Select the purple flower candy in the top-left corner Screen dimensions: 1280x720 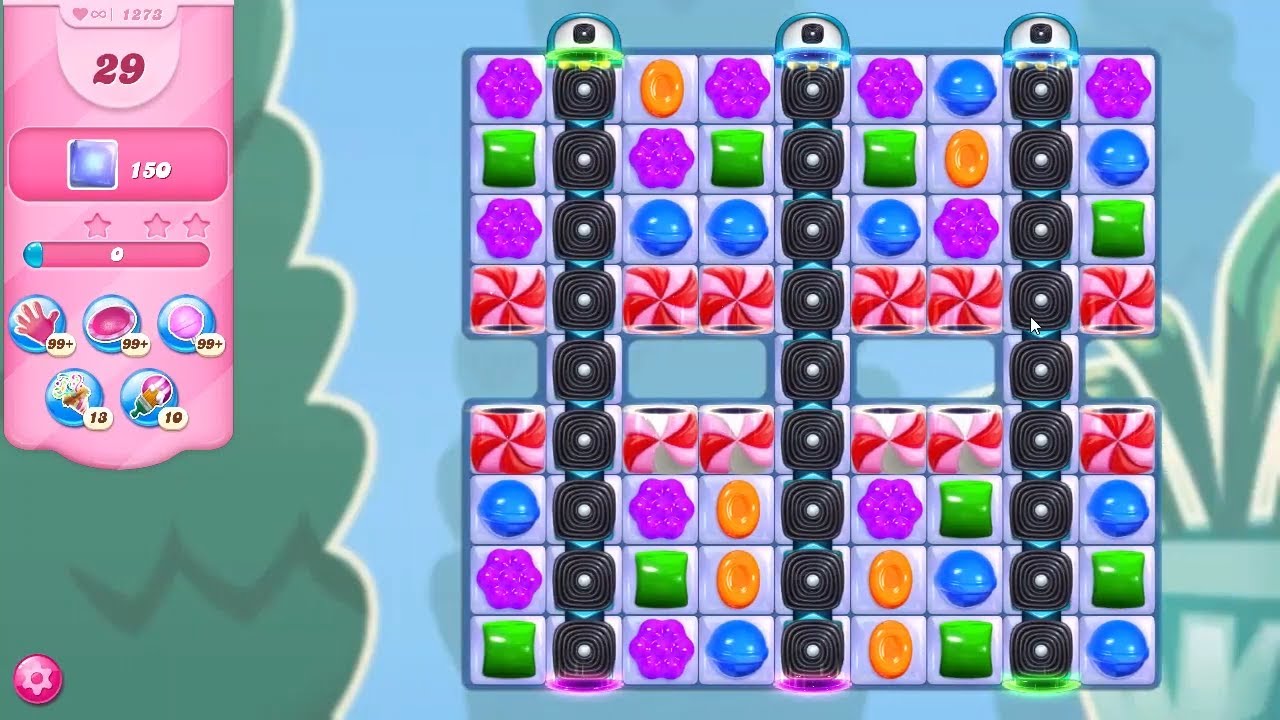[507, 90]
